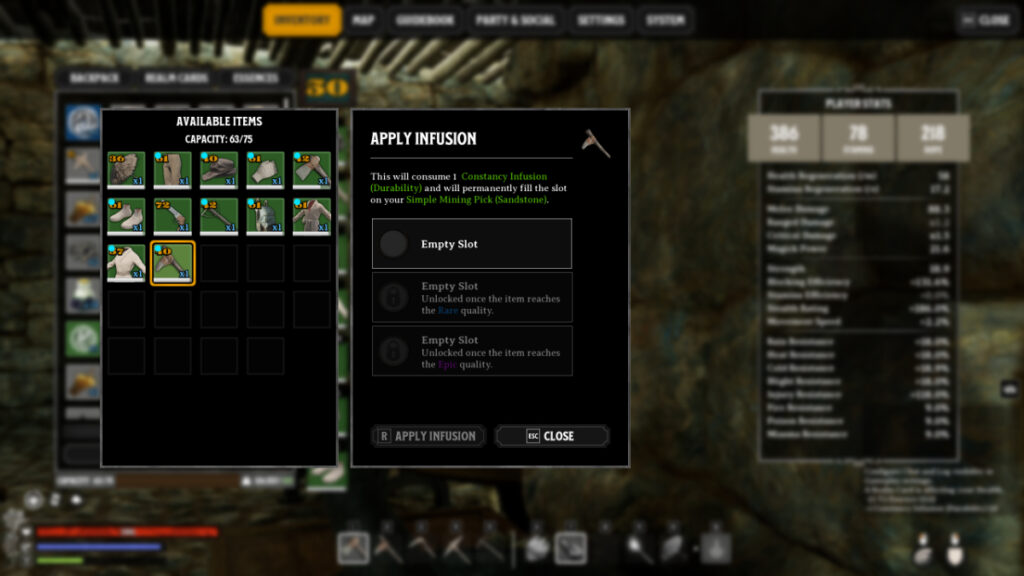1024x576 pixels.
Task: Open Party & Social tab
Action: click(x=515, y=20)
